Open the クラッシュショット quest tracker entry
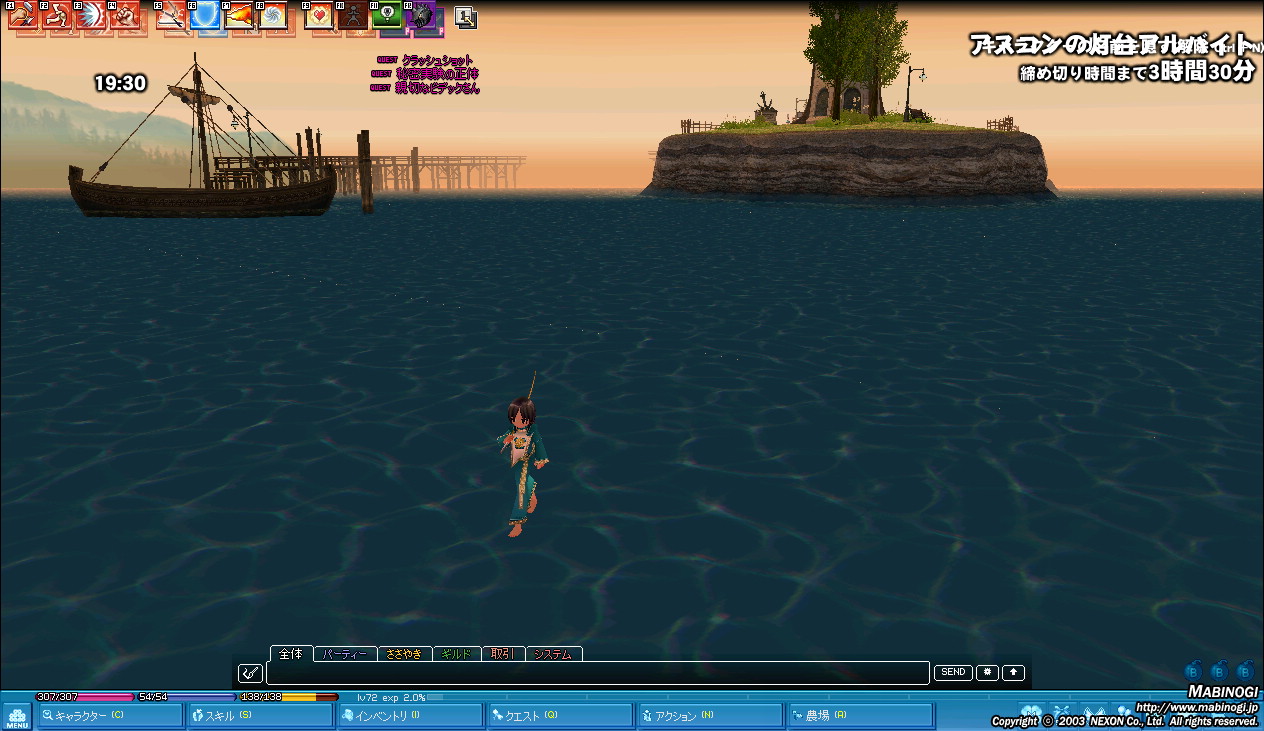Screen dimensions: 1264x731 point(437,61)
